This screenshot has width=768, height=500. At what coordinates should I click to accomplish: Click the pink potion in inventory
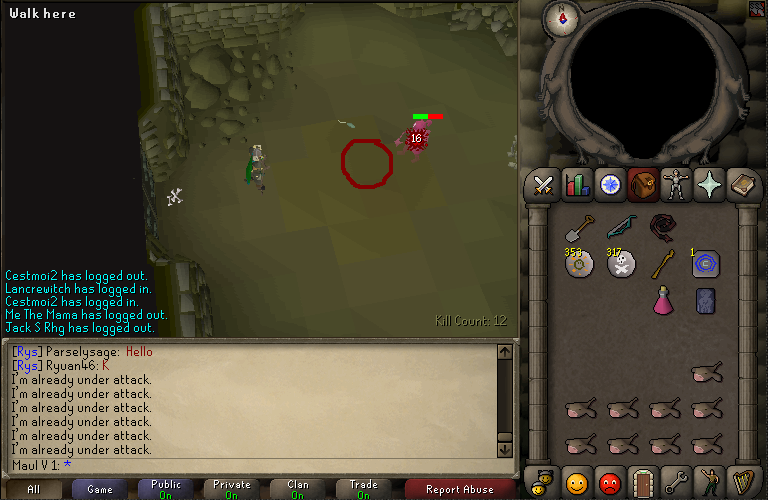tap(663, 299)
